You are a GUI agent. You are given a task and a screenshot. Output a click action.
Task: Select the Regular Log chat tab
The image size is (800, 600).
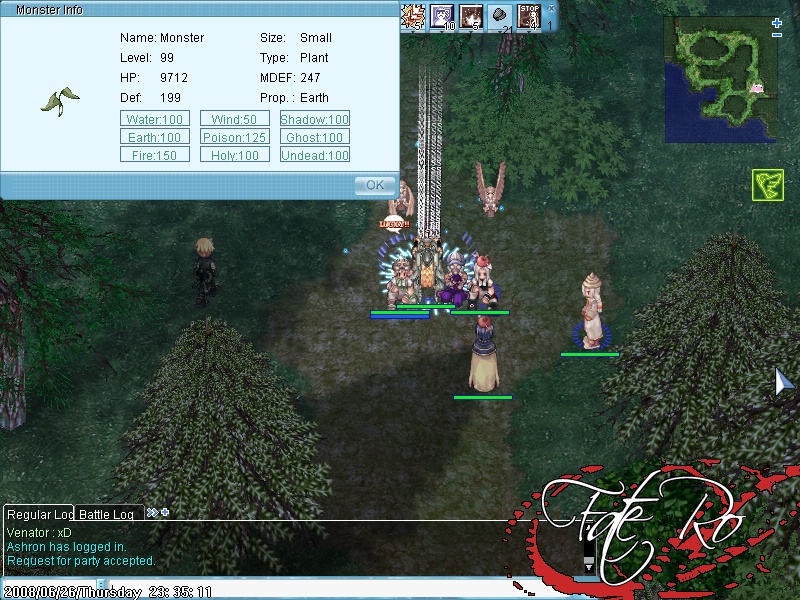pyautogui.click(x=39, y=514)
